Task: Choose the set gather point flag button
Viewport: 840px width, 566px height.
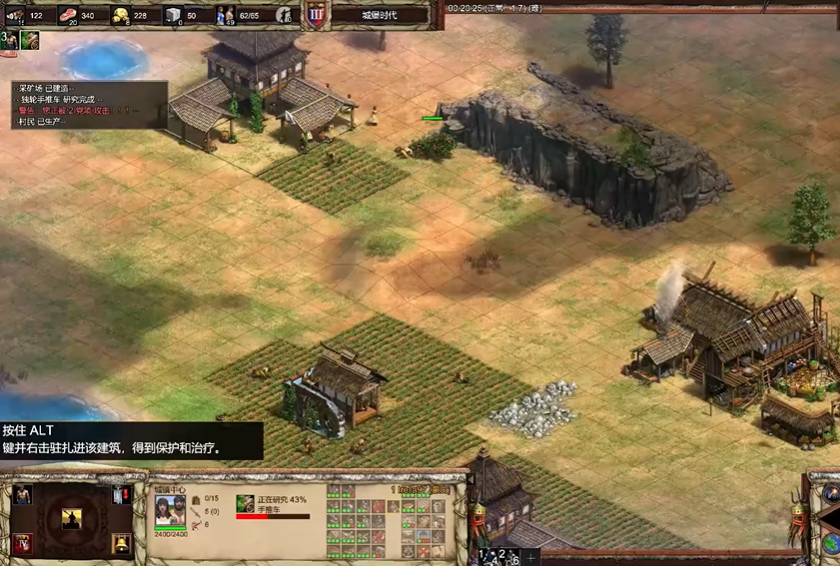Action: coord(121,495)
